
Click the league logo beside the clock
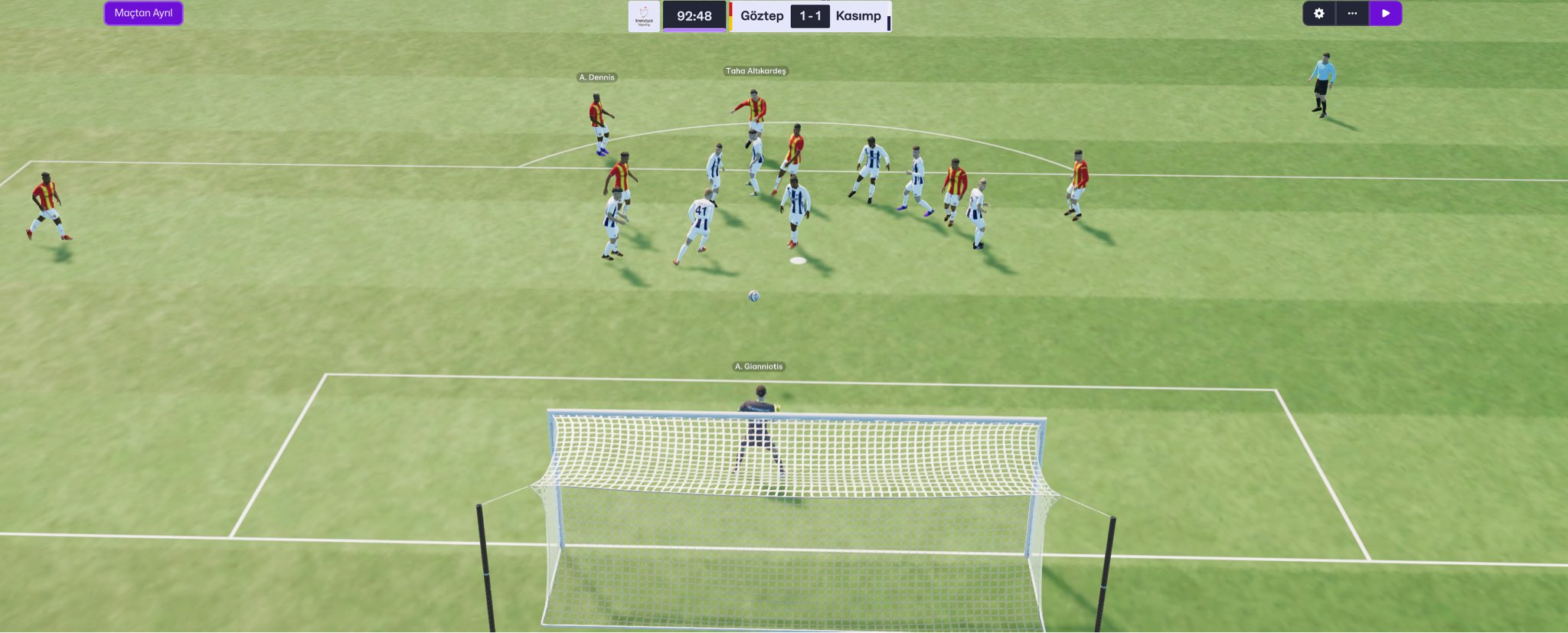point(644,16)
